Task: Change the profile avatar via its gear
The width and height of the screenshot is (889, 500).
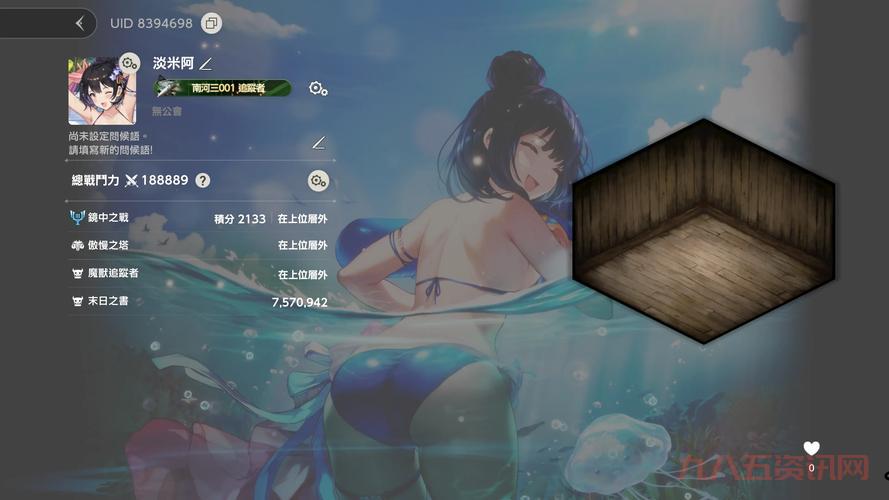Action: (129, 64)
